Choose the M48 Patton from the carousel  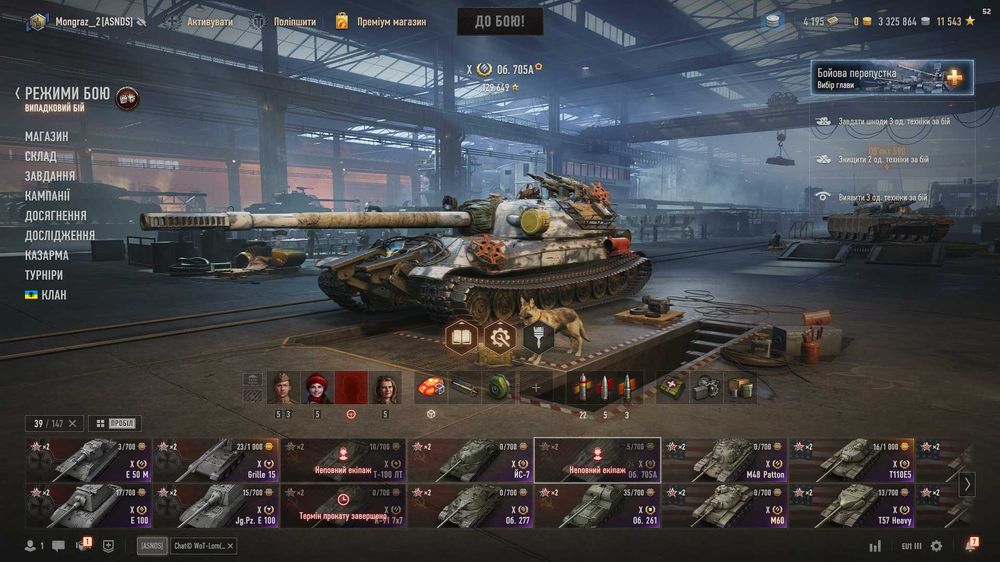pyautogui.click(x=724, y=461)
